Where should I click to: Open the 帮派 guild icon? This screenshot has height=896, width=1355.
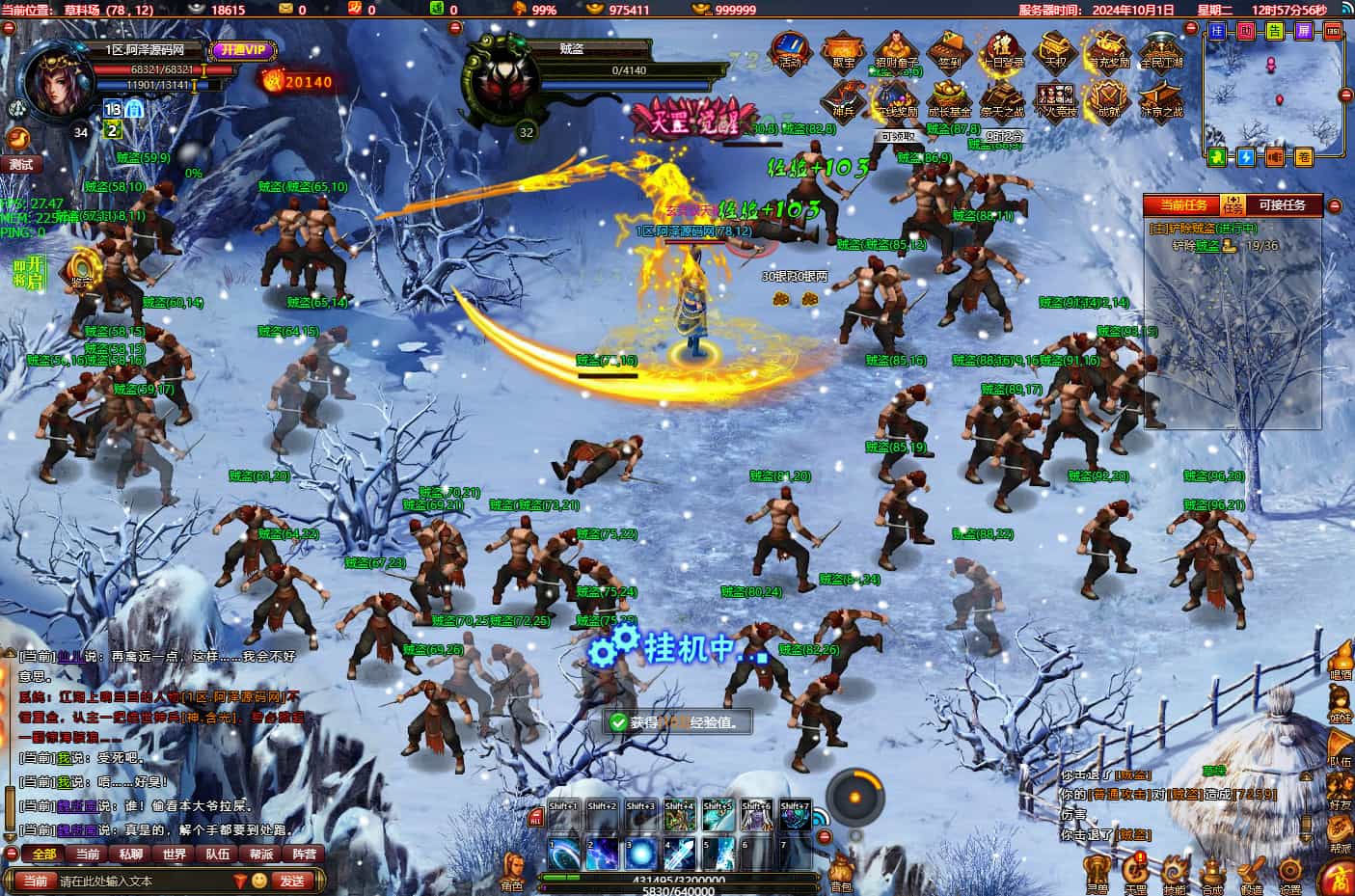tap(1340, 834)
